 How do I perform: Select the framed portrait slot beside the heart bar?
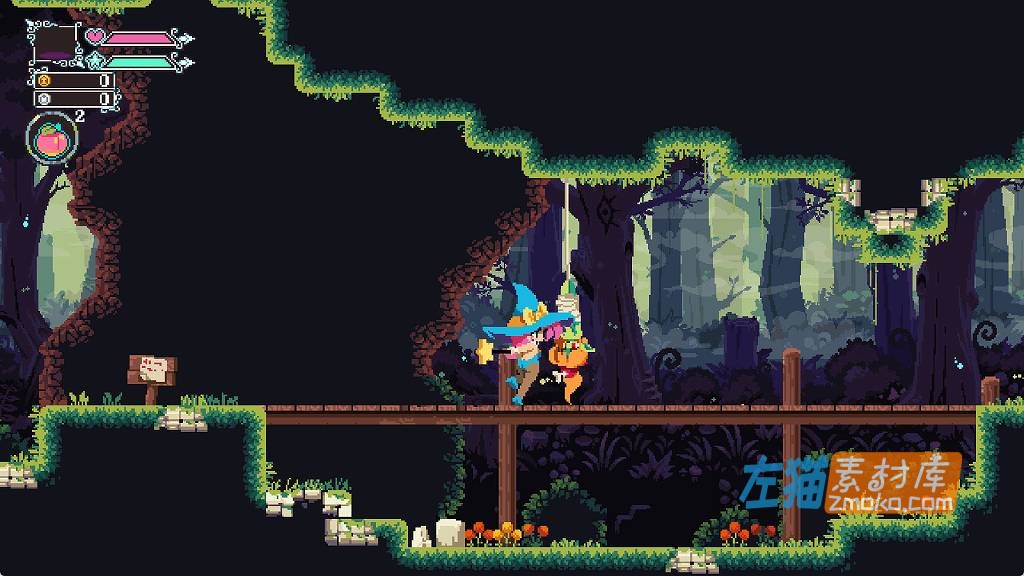point(55,44)
